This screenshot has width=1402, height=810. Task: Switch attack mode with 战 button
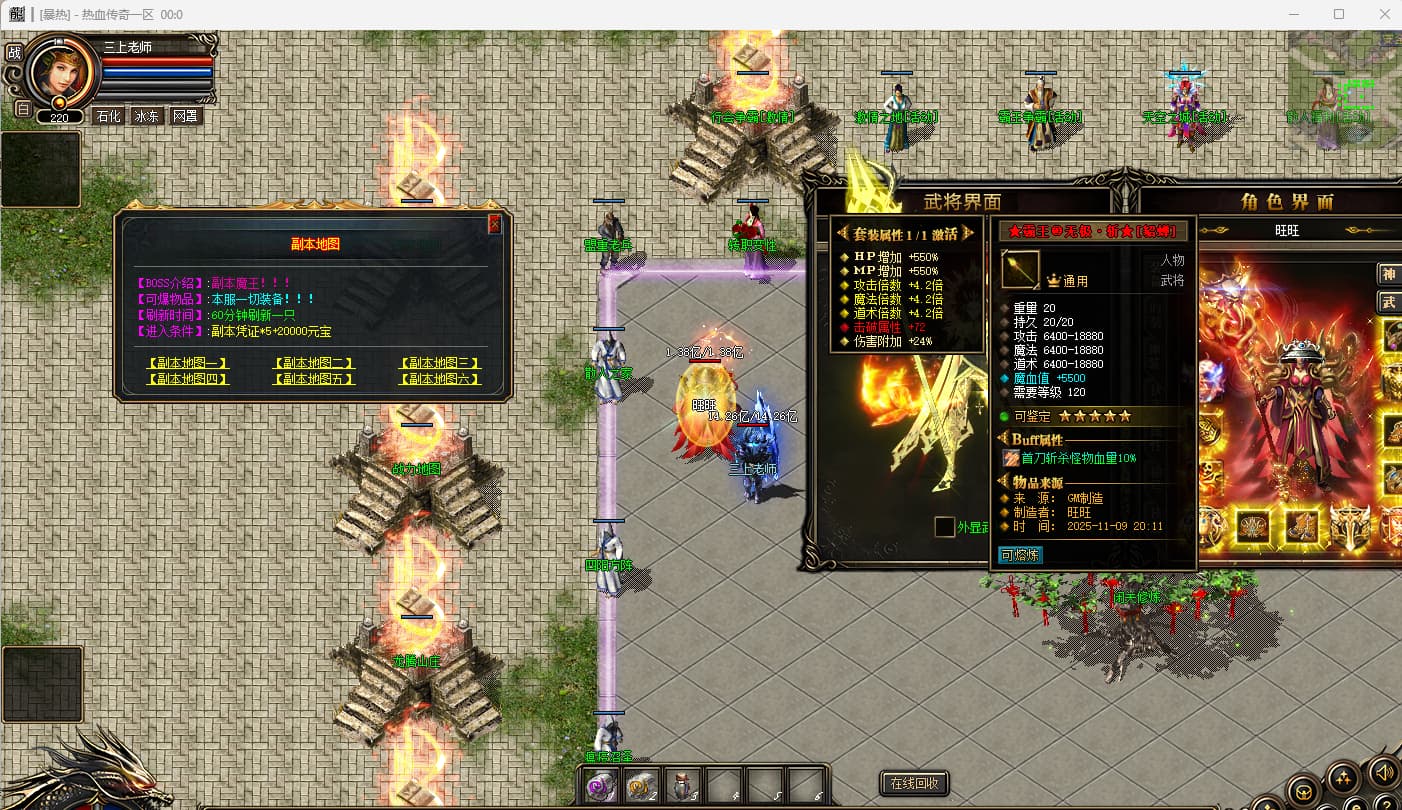click(14, 53)
